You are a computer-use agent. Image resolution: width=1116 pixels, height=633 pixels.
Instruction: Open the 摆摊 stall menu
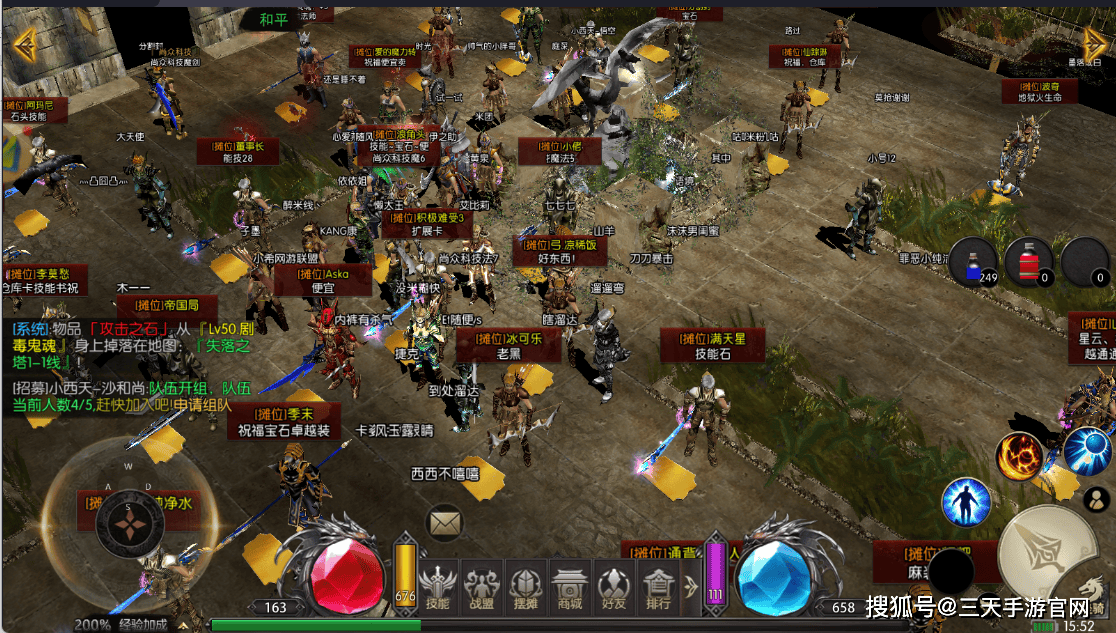click(526, 586)
